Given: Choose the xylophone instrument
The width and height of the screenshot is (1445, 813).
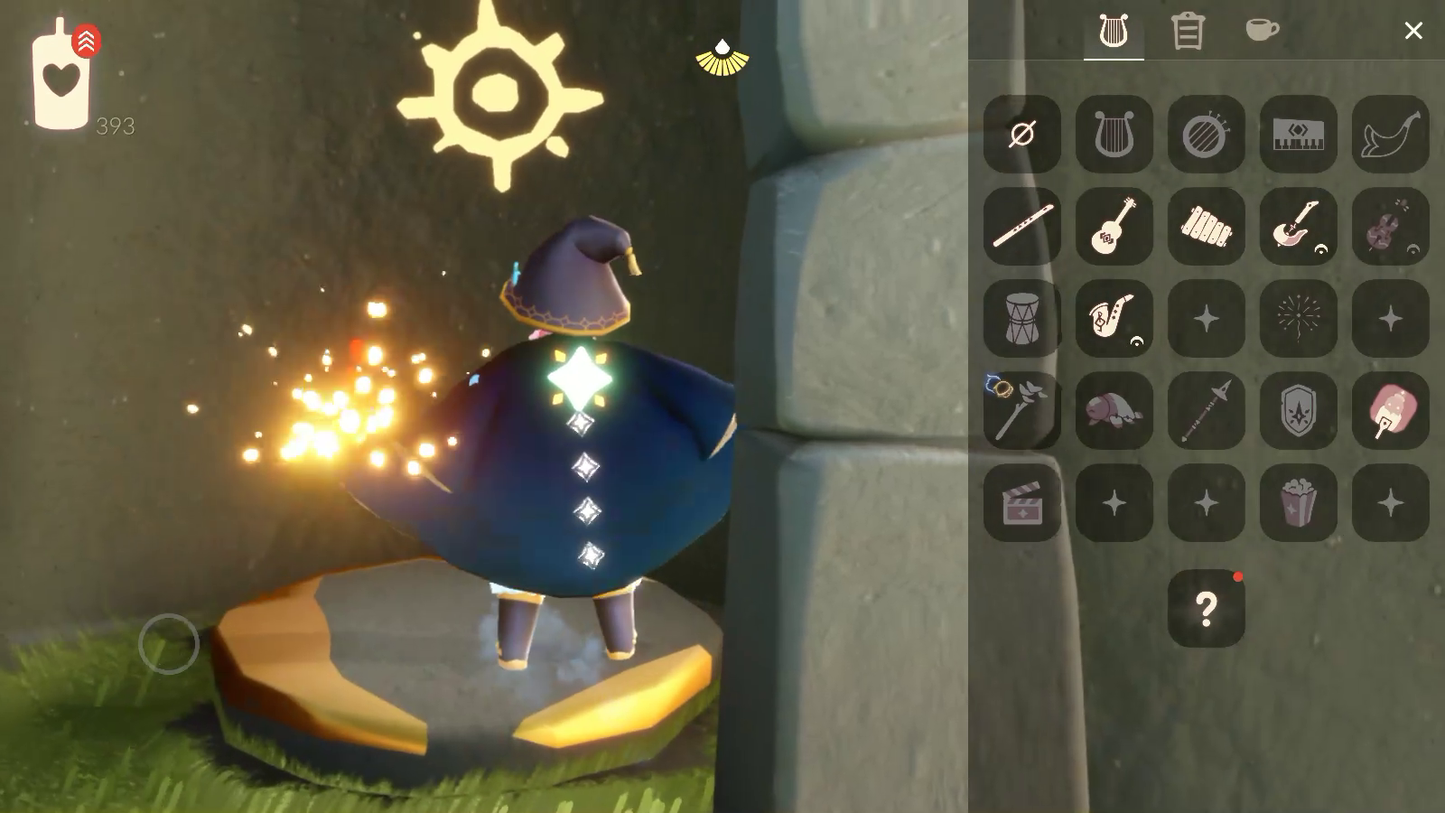Looking at the screenshot, I should pos(1206,226).
